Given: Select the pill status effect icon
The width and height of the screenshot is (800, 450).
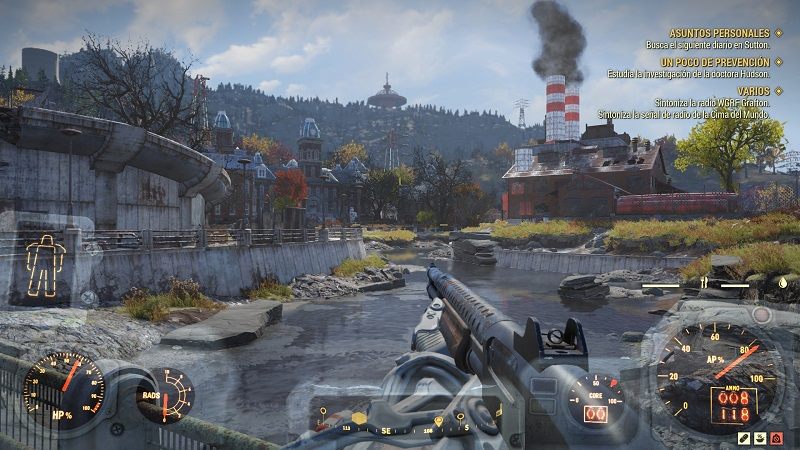Looking at the screenshot, I should tap(746, 438).
